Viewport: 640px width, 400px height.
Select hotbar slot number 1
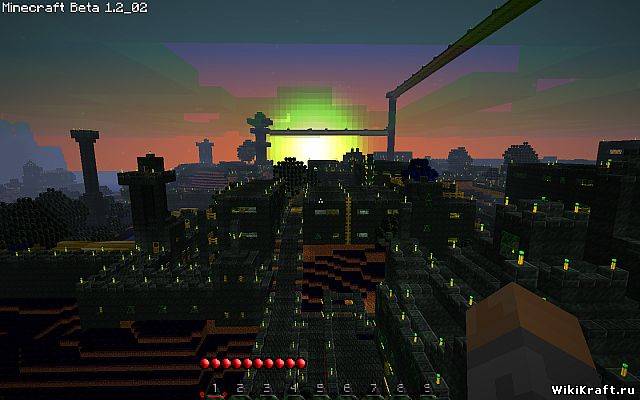pos(213,387)
